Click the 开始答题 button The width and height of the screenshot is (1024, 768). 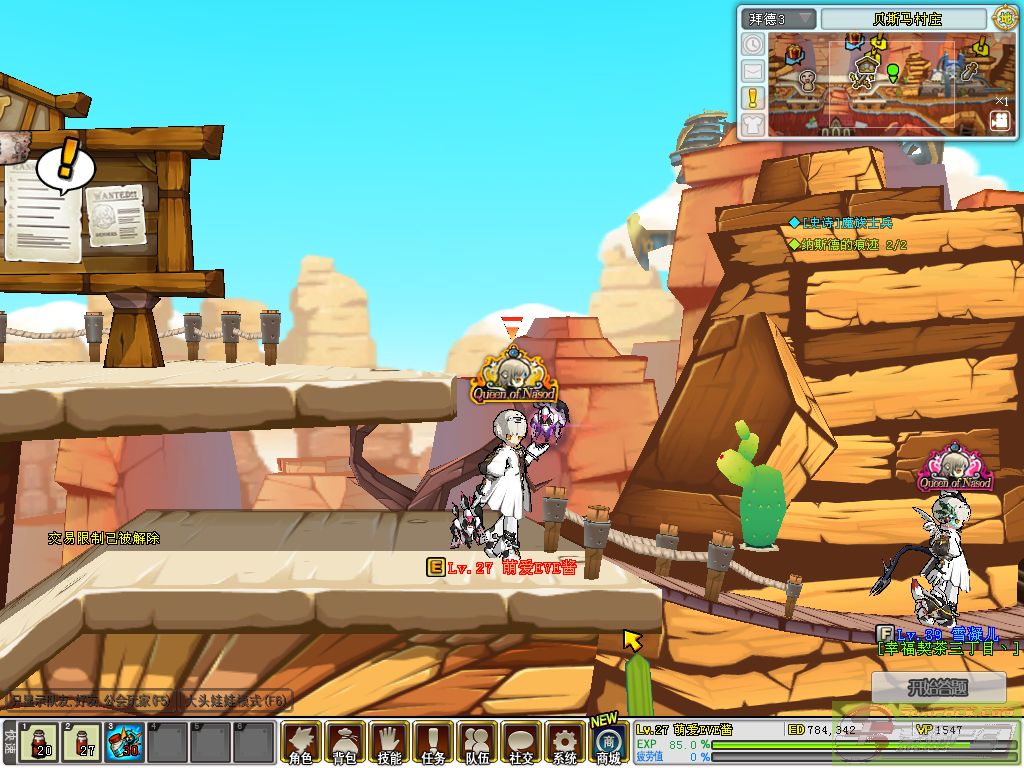tap(938, 688)
